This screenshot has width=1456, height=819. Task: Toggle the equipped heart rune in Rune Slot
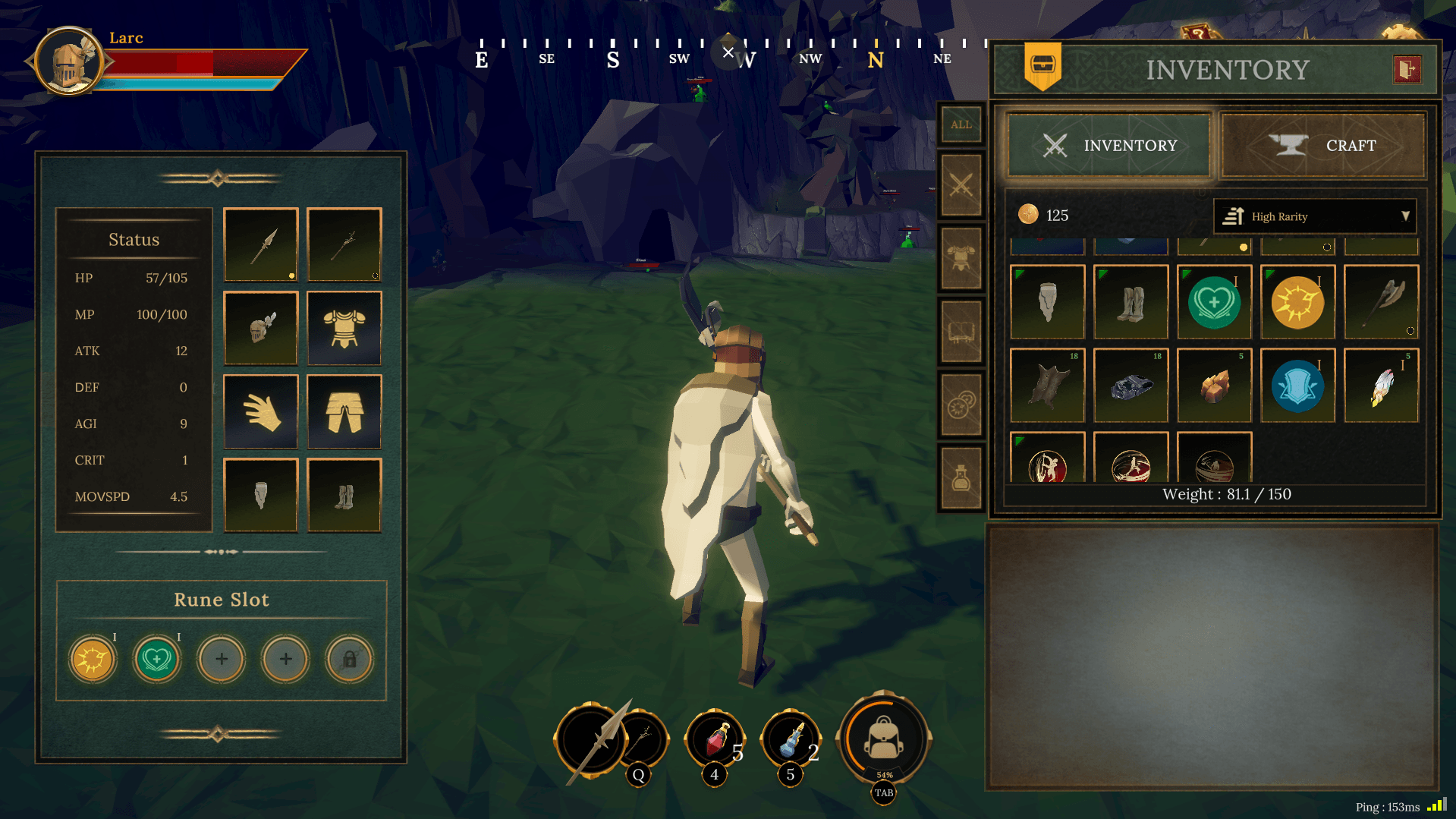(x=156, y=659)
